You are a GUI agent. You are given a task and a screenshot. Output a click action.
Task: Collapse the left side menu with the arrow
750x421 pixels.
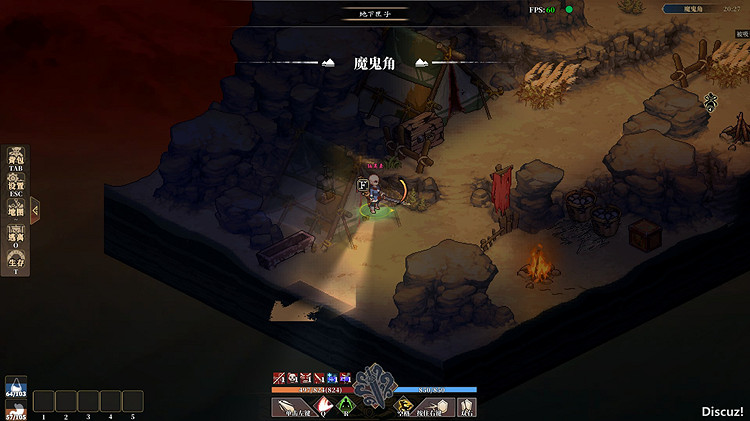[x=35, y=210]
